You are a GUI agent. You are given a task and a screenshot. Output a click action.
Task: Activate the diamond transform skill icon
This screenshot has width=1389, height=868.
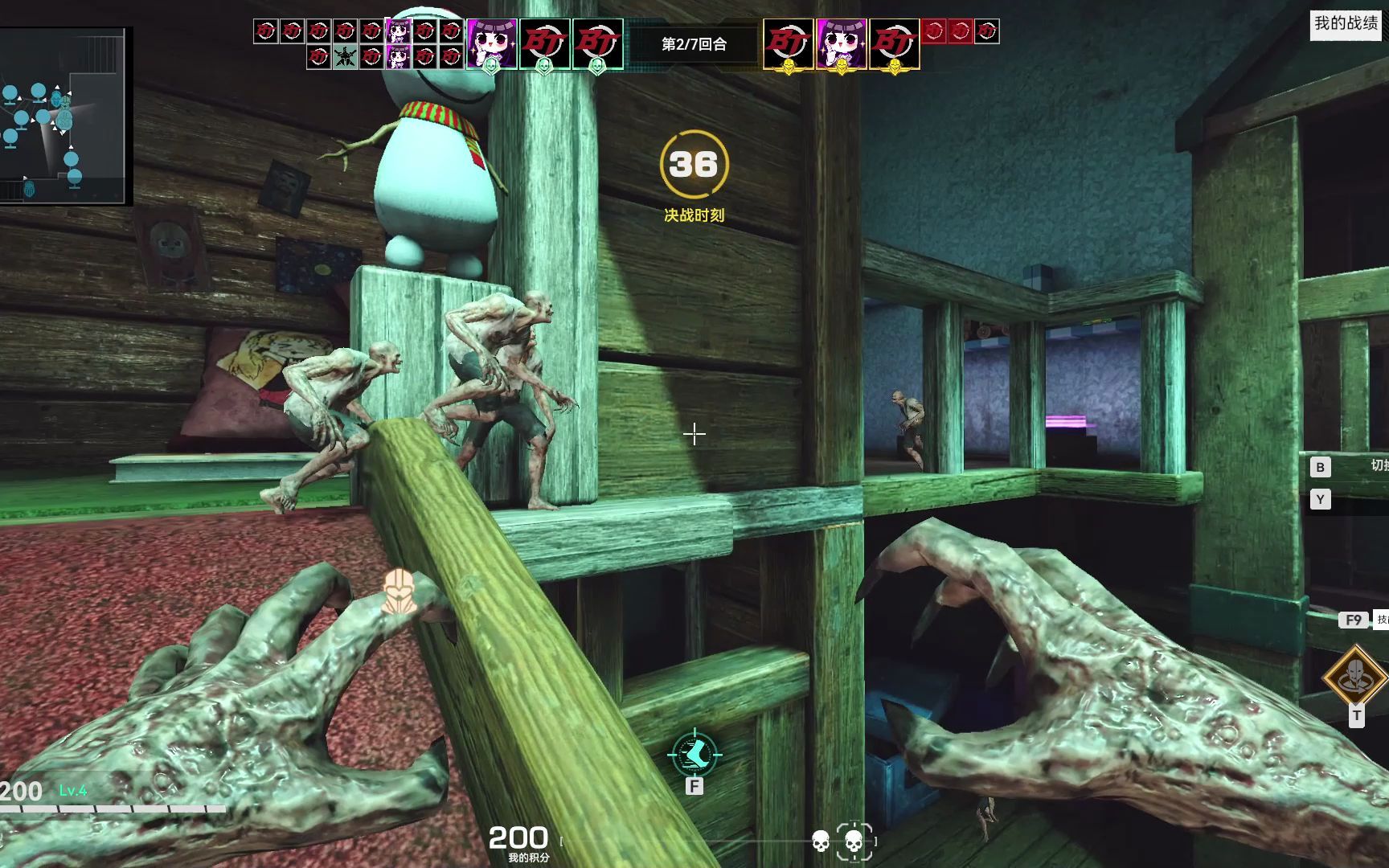pos(1355,677)
